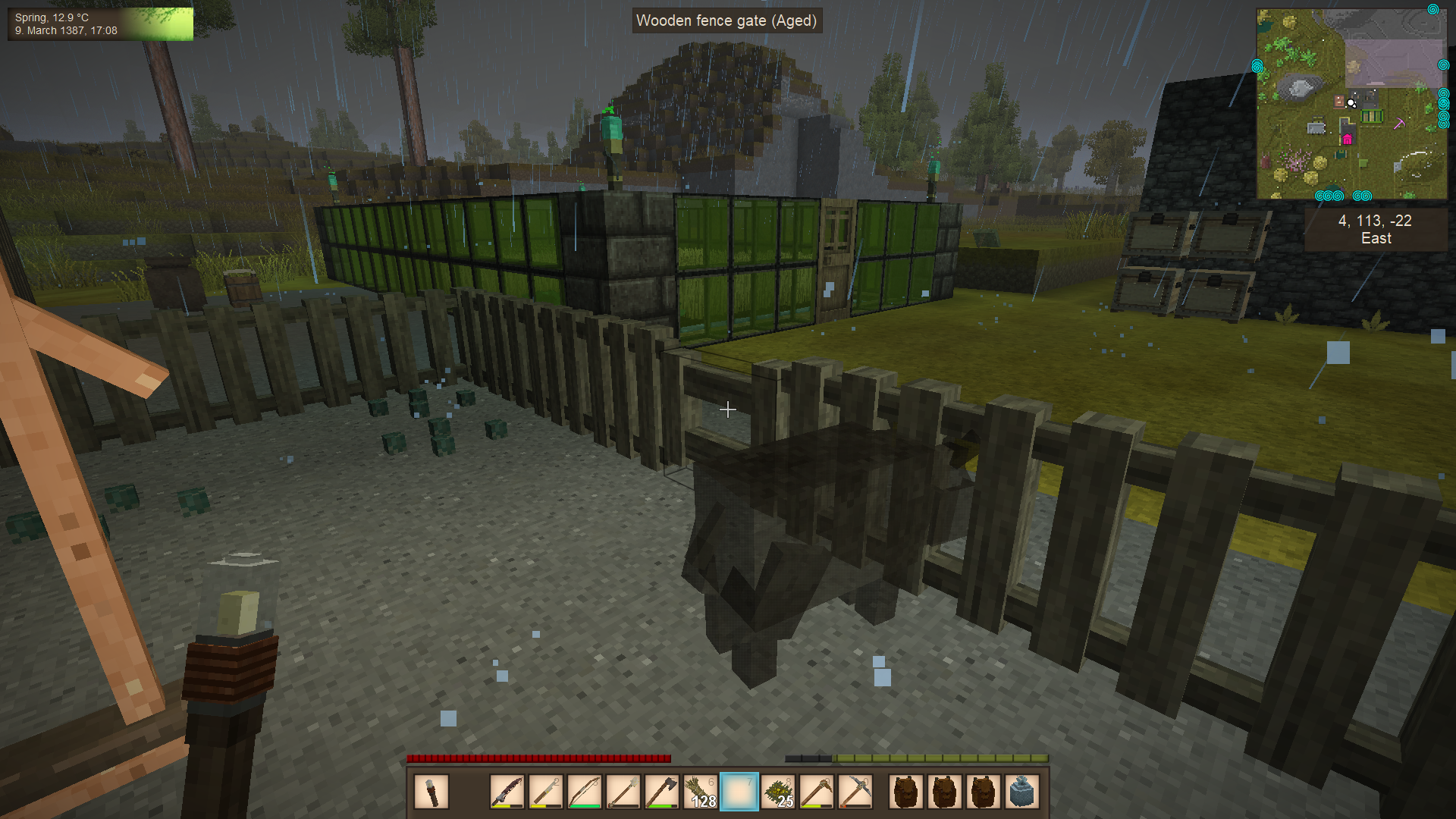Open the grey bag slot beside the backpacks

point(1021,792)
